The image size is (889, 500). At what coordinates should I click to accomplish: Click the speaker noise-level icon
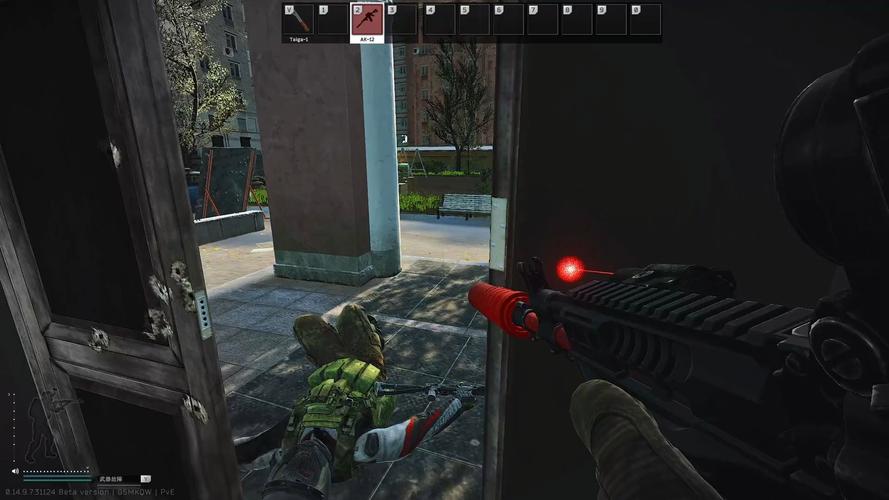click(15, 470)
